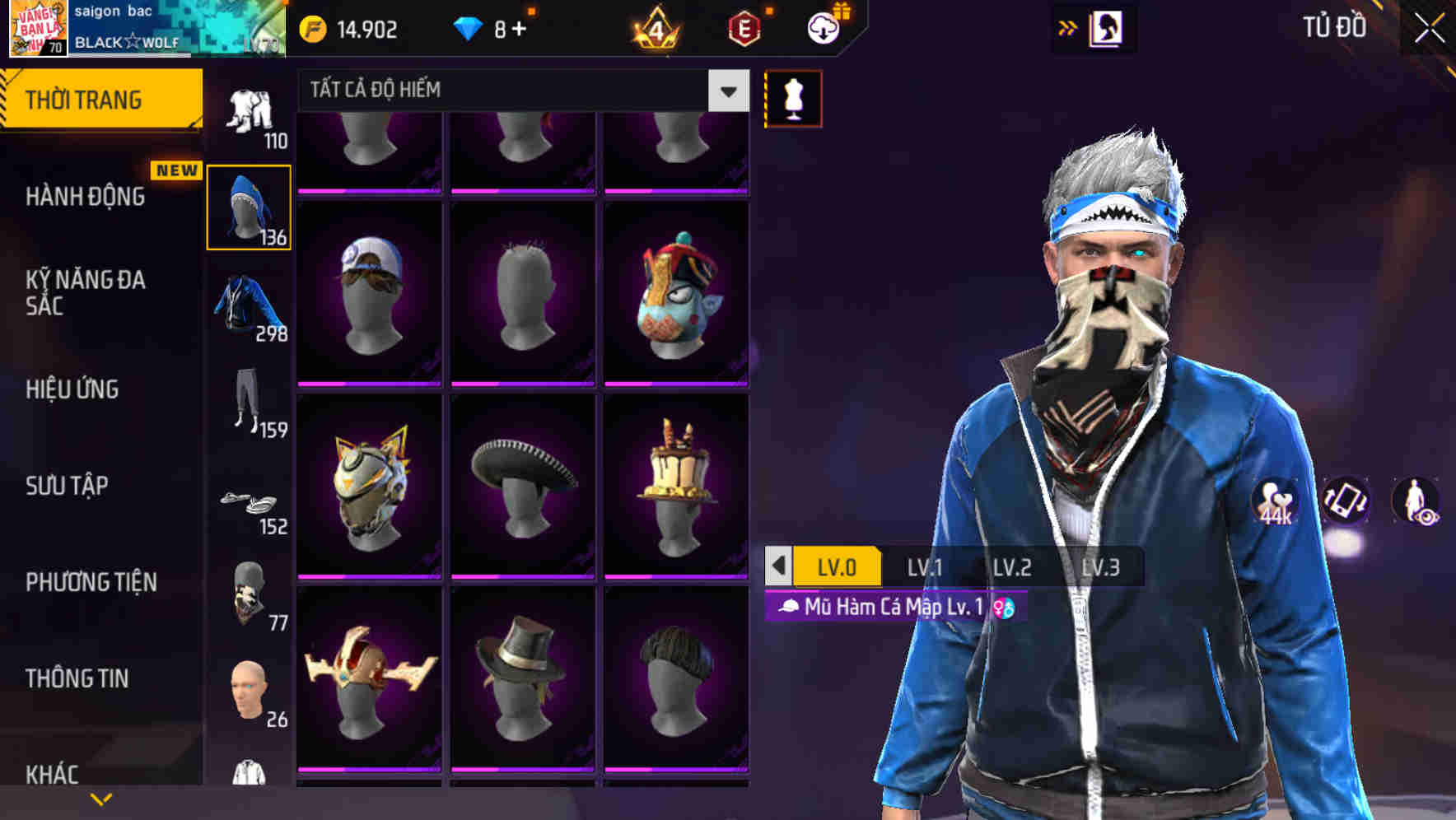Collapse the panel using the double-arrow chevron
This screenshot has width=1456, height=820.
coord(1068,27)
